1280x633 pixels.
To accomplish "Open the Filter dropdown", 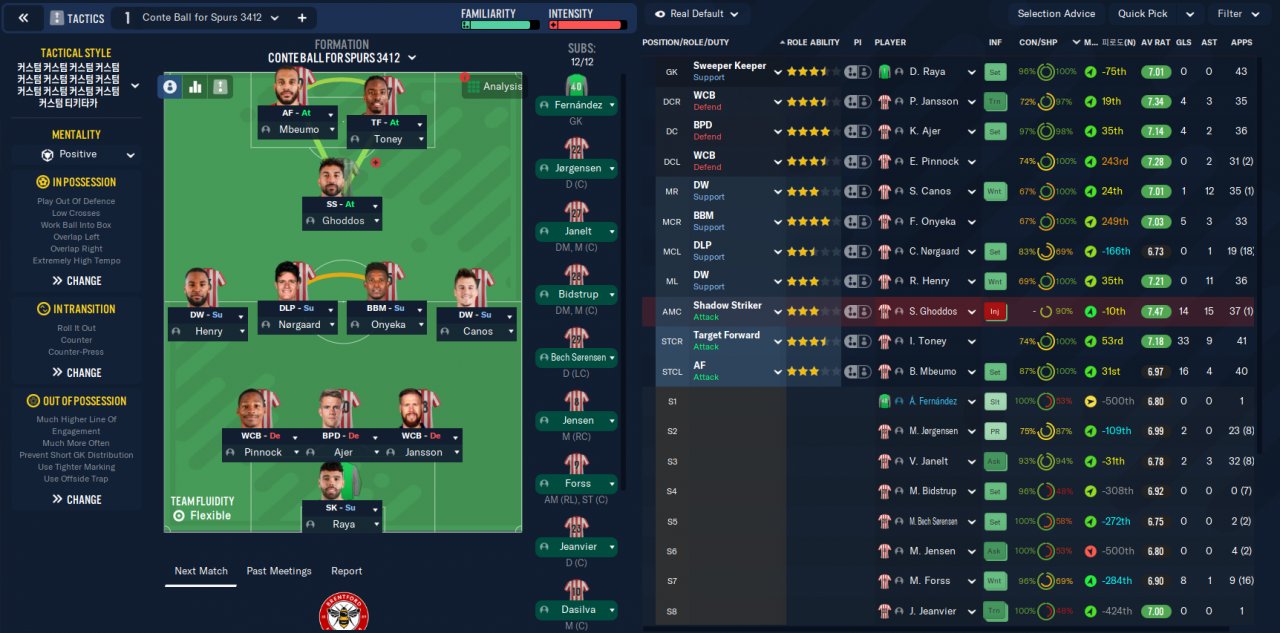I will [x=1237, y=14].
